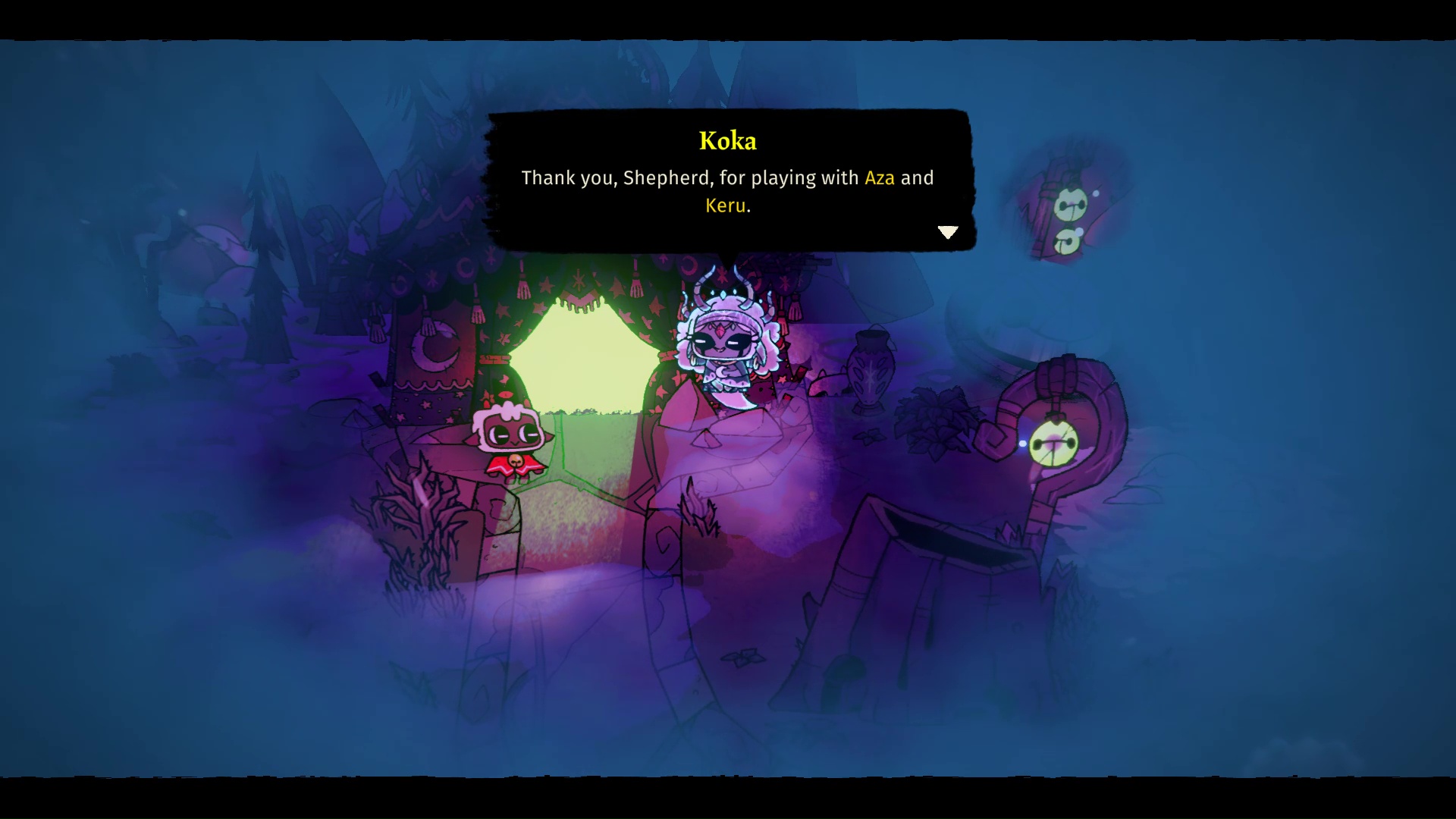Advance dialogue using the white triangle arrow
The image size is (1456, 819).
click(x=948, y=232)
